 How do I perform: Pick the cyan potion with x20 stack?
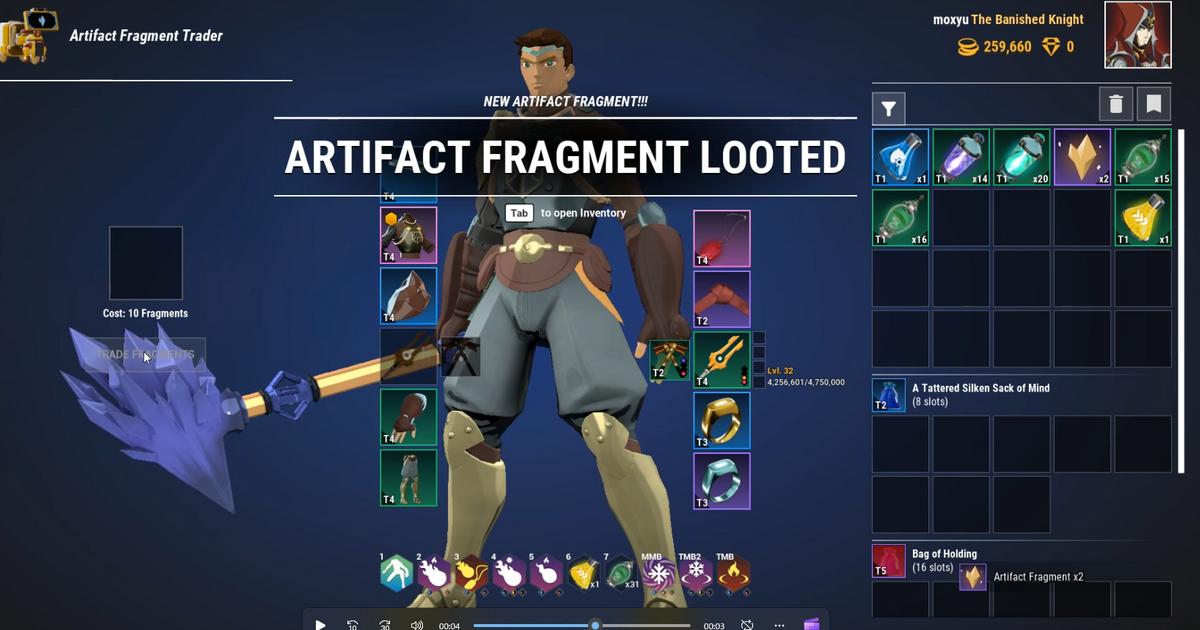(1022, 157)
